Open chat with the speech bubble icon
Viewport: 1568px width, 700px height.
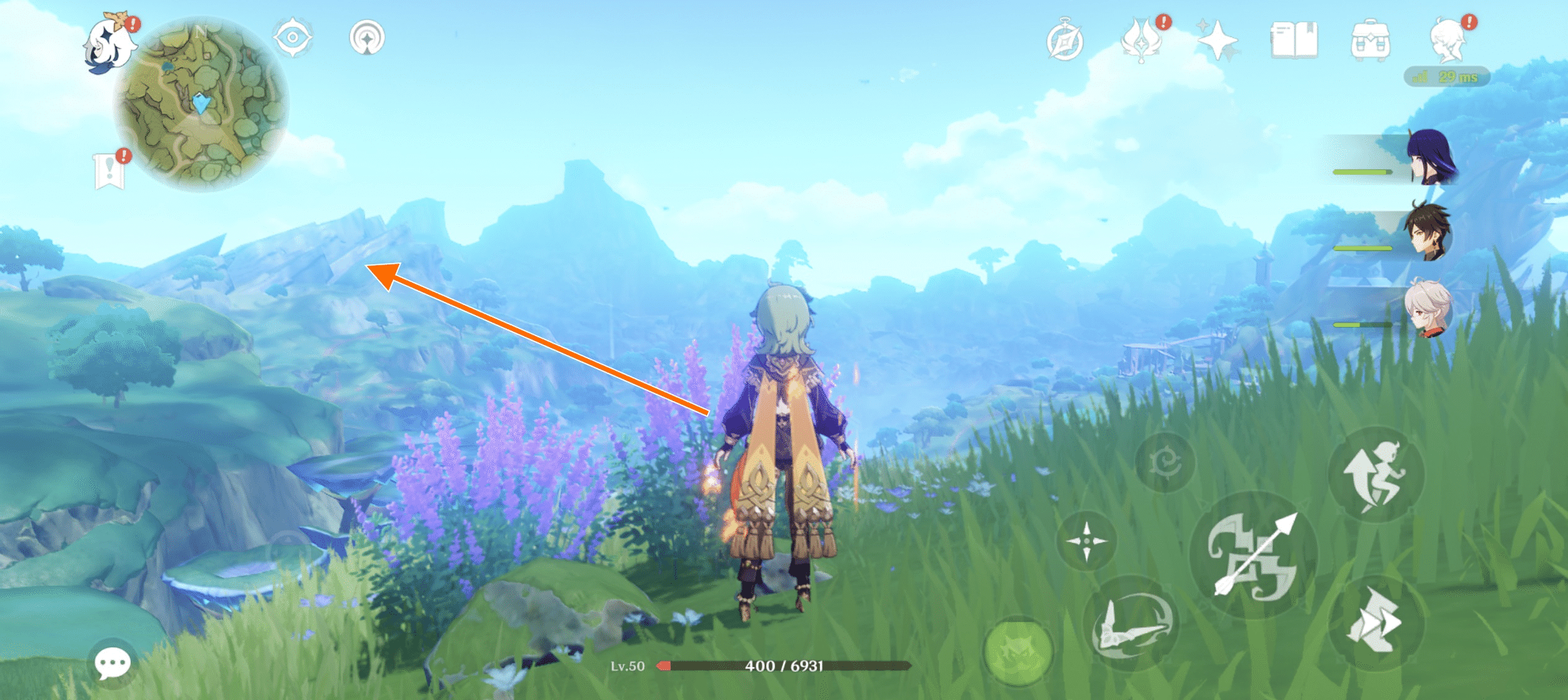click(111, 661)
